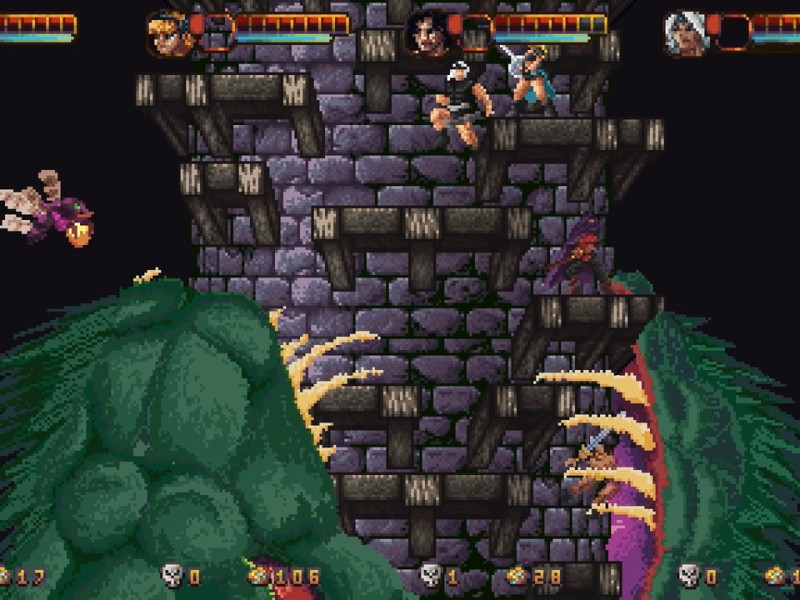Select the white-haired hero portrait
This screenshot has width=800, height=600.
pos(686,33)
